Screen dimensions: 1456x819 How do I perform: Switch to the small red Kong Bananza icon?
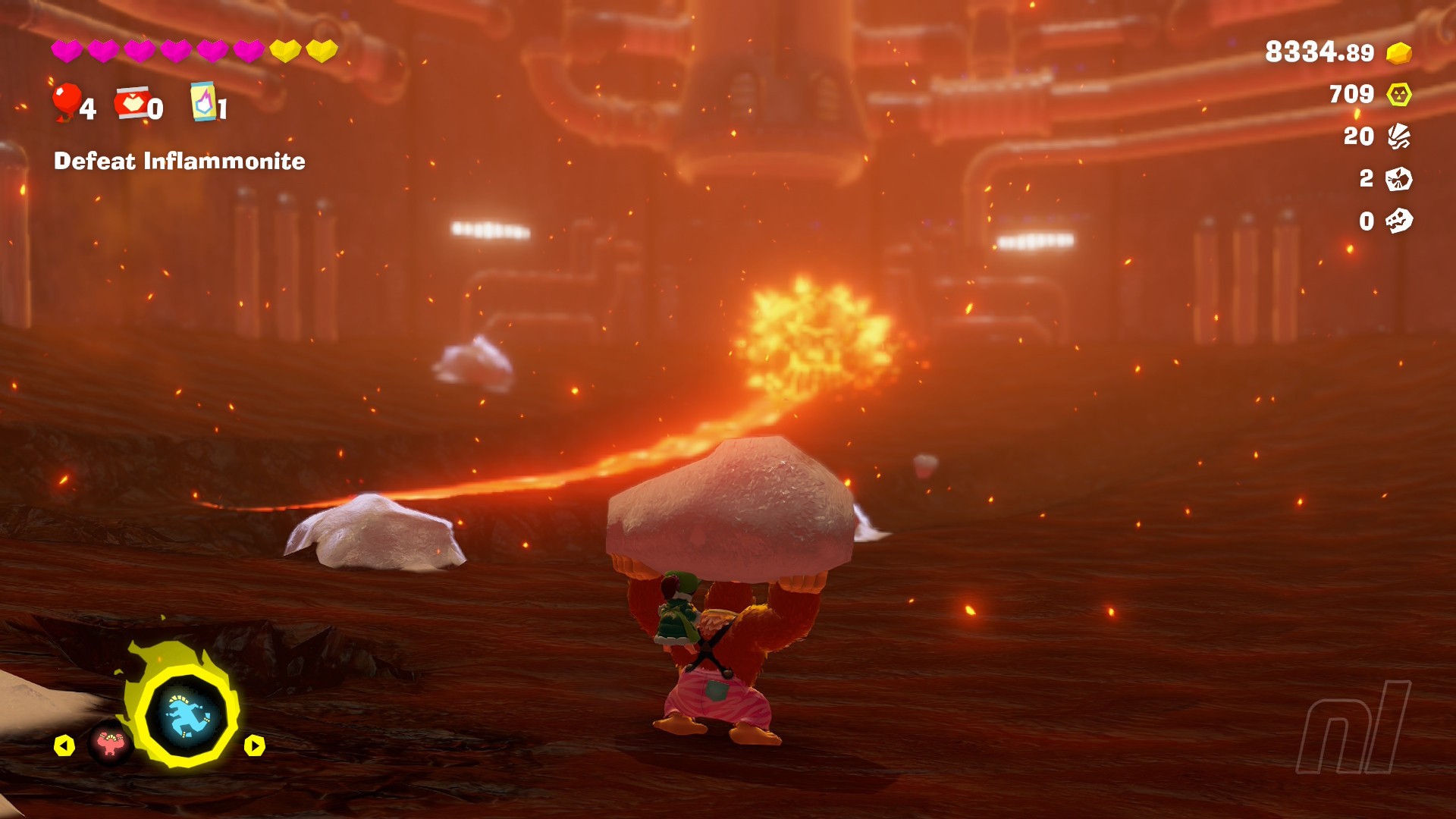pyautogui.click(x=111, y=745)
